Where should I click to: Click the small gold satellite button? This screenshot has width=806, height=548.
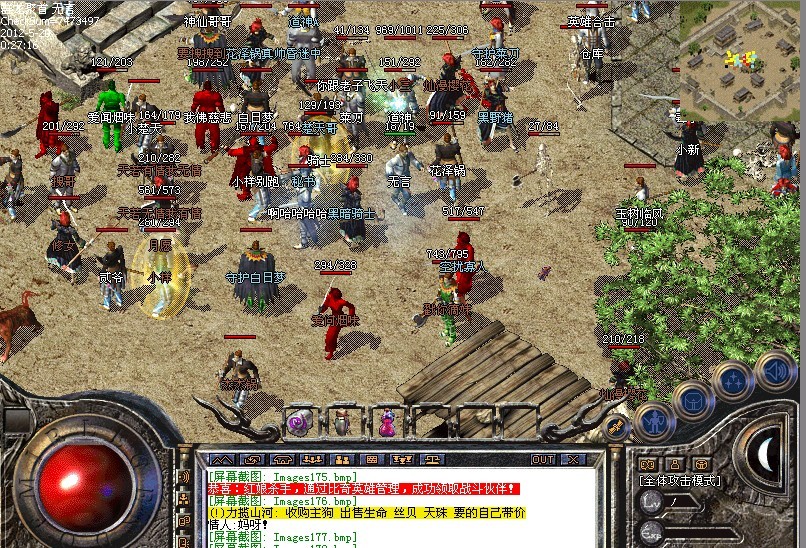coord(617,426)
